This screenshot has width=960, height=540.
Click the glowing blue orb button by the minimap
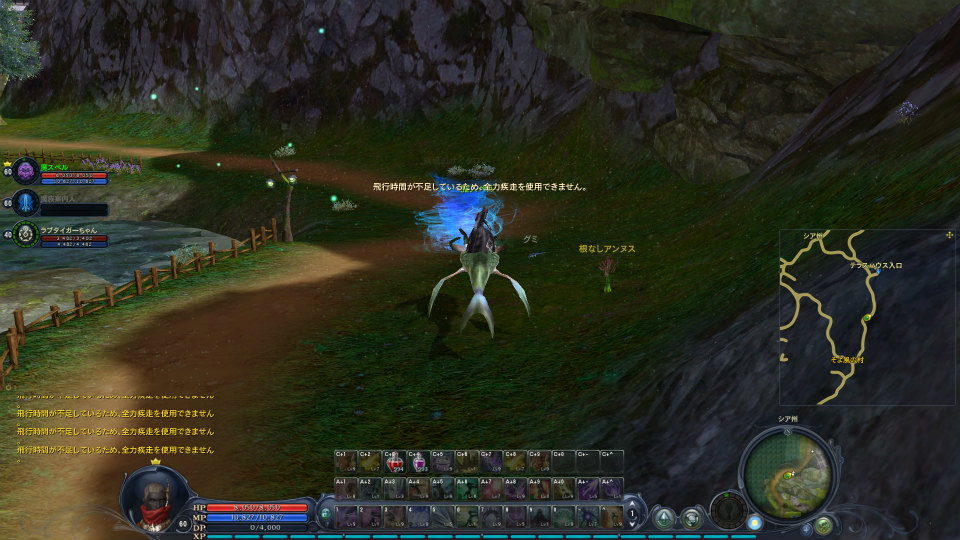tap(754, 522)
